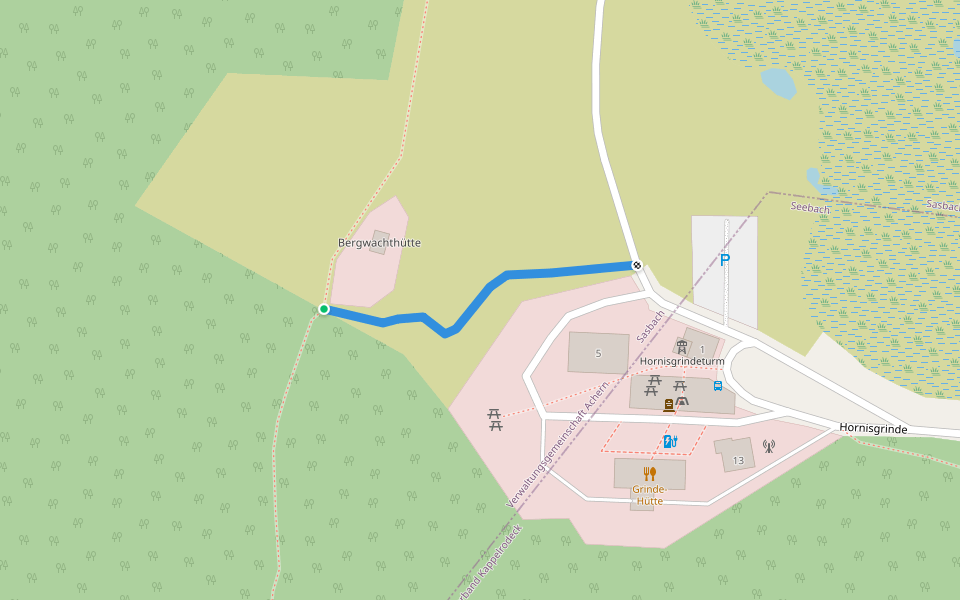Select the Hornisgrindeturm tower marker
Screen dimensions: 960x600
point(682,346)
